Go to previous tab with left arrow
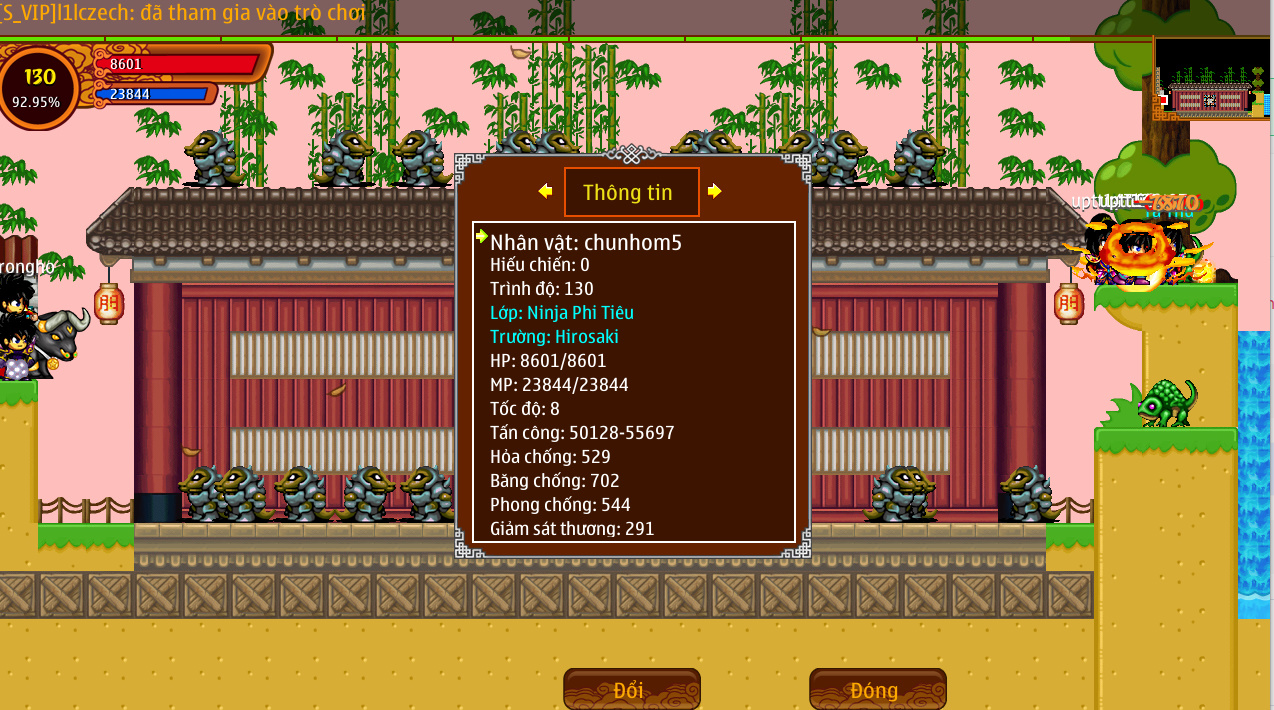Screen dimensions: 1274x710 545,191
